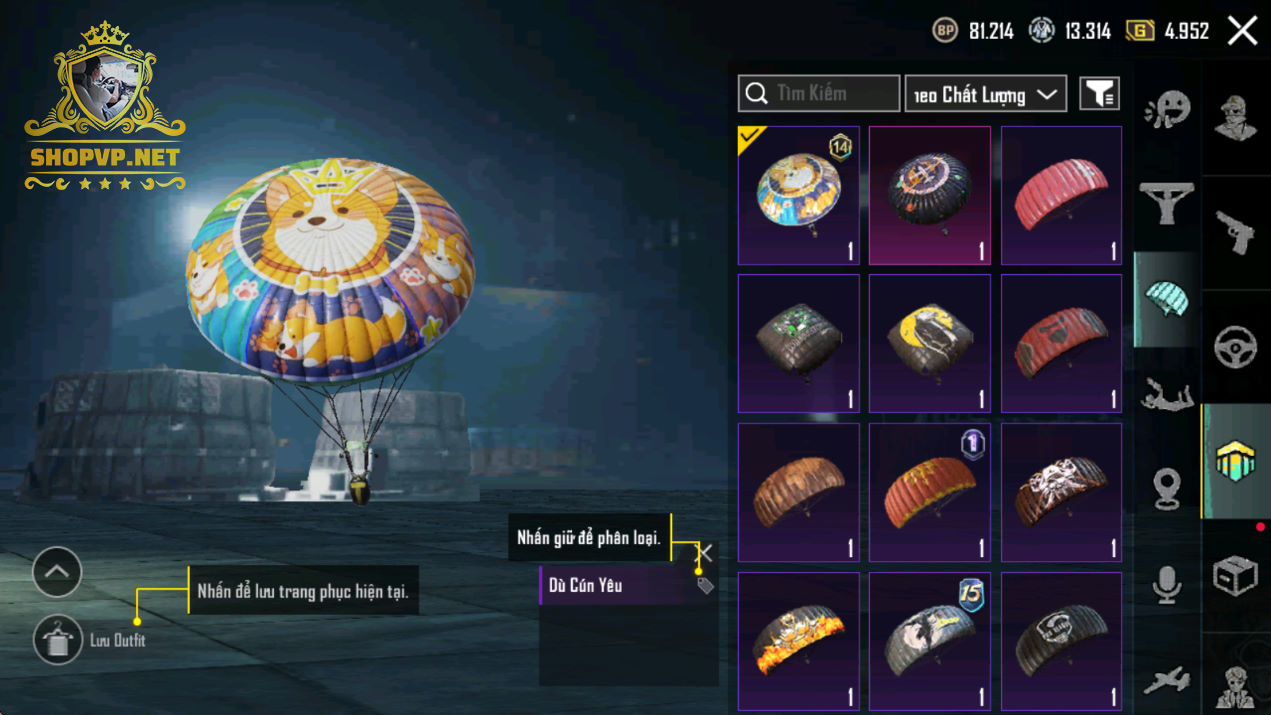Select the corgi parachute skin
The height and width of the screenshot is (715, 1271).
click(798, 195)
